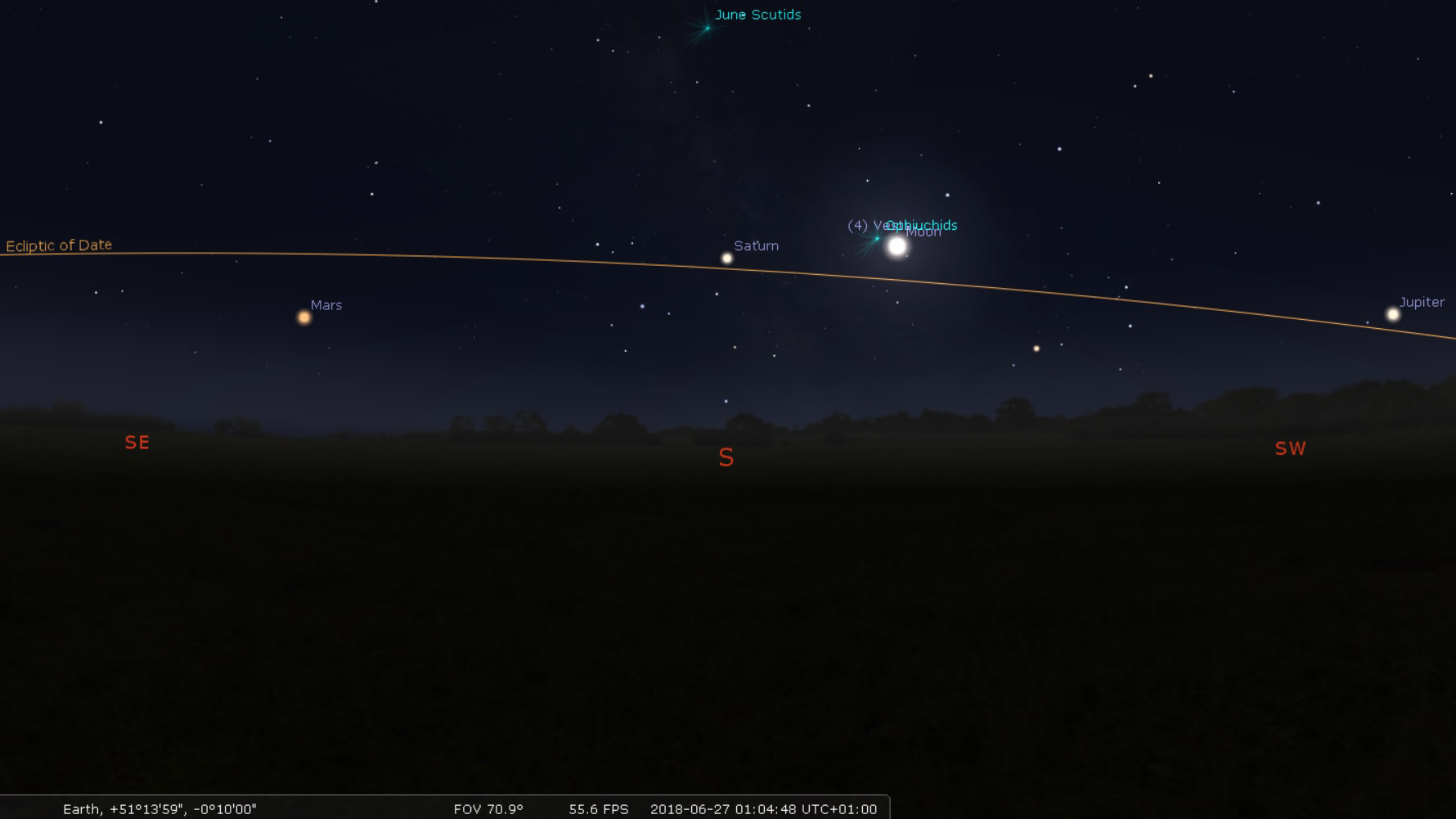This screenshot has height=819, width=1456.
Task: Select Mars
Action: coord(303,317)
